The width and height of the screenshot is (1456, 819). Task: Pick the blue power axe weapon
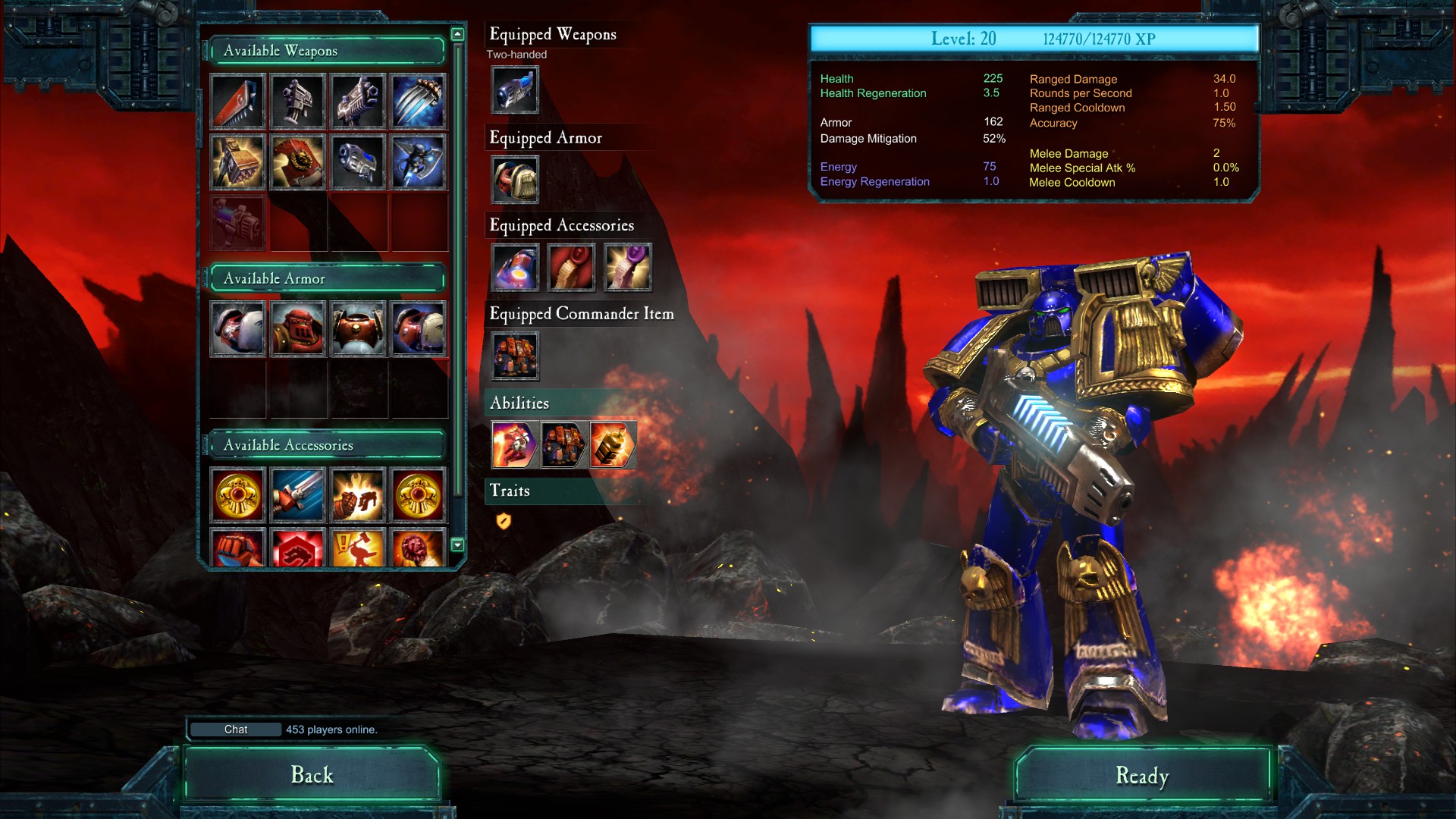coord(419,162)
